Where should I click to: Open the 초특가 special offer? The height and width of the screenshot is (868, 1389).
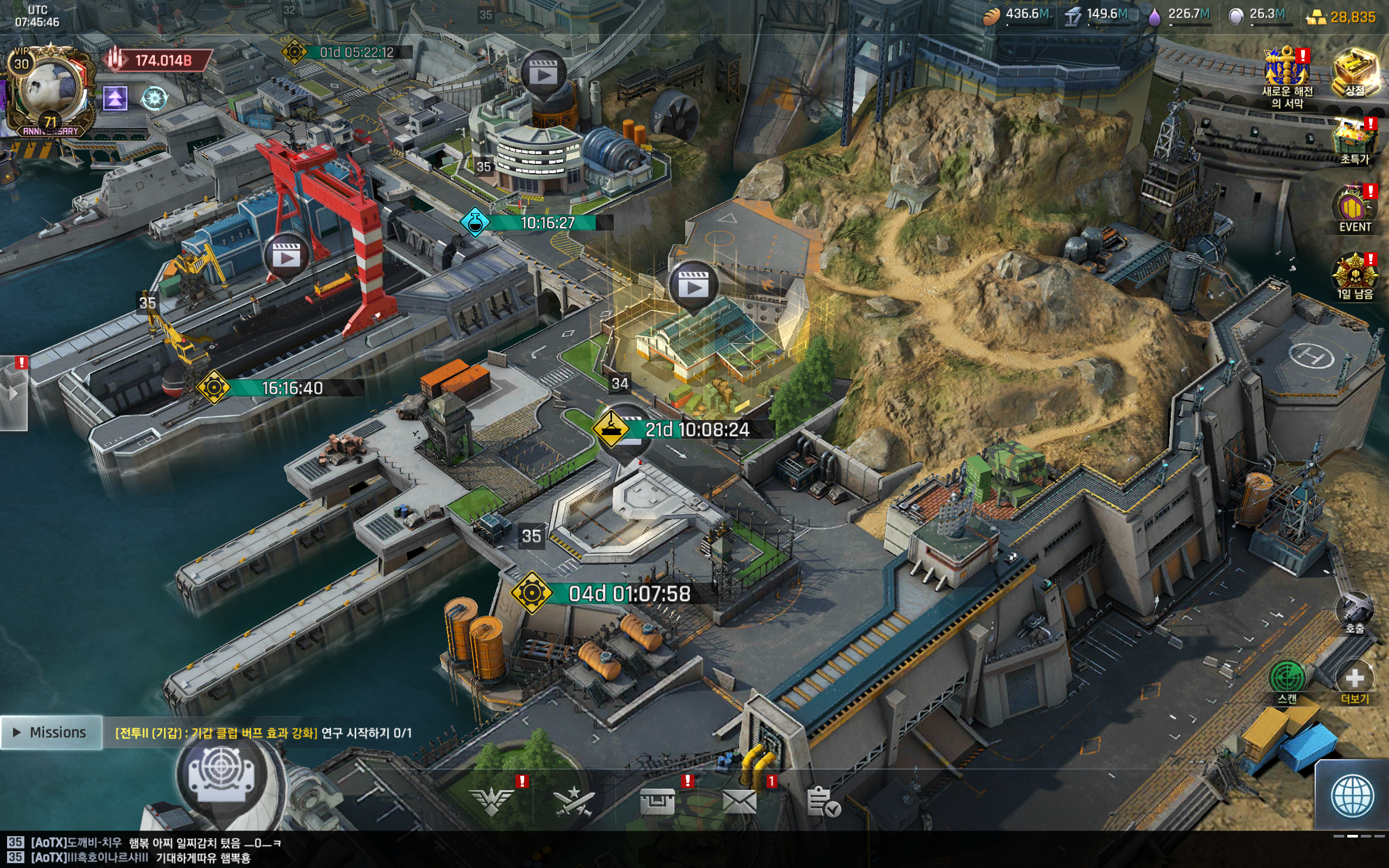[1355, 141]
